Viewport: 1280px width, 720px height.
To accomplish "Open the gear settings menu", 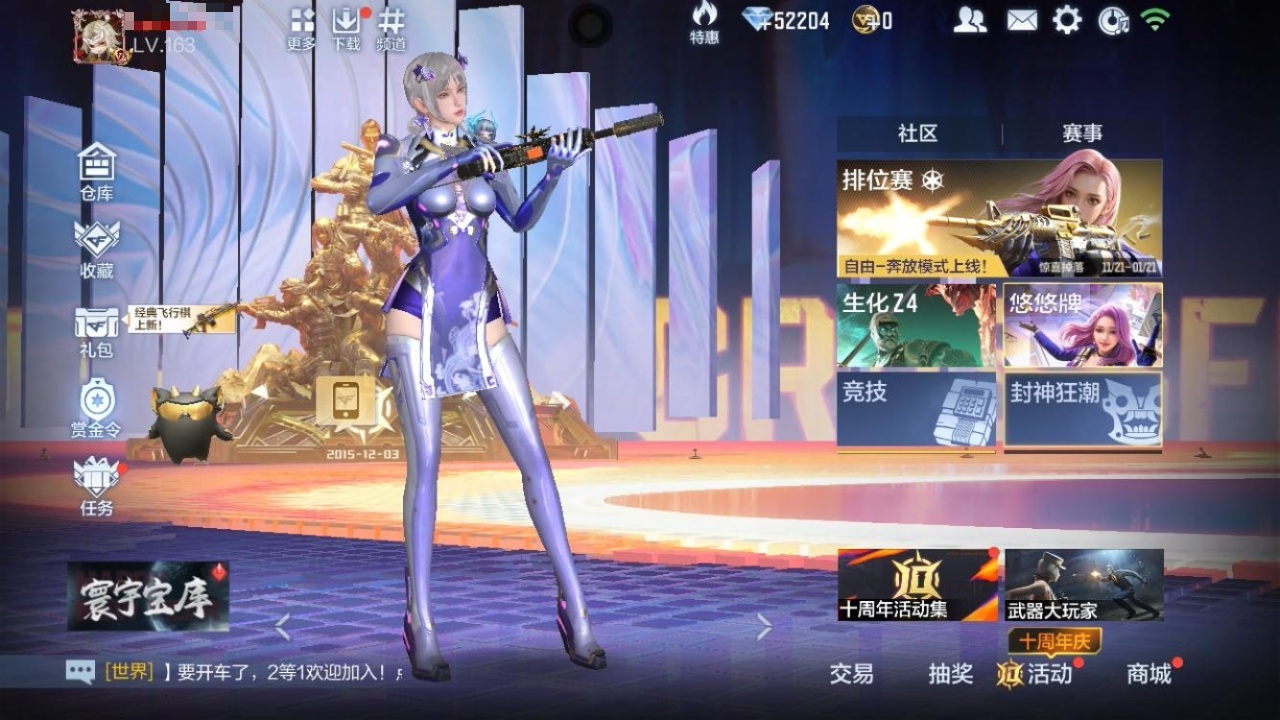I will (x=1067, y=20).
